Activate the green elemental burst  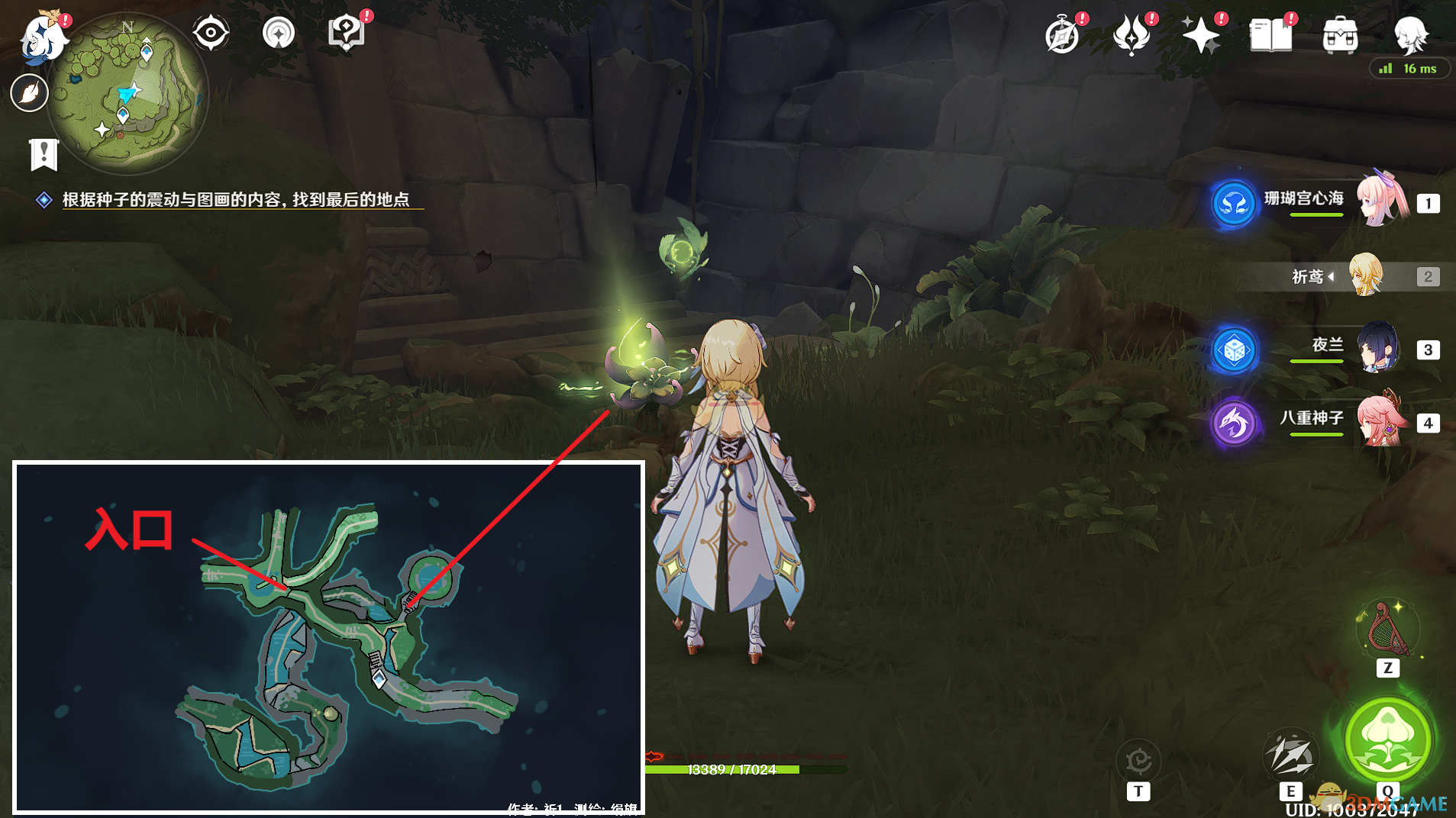pos(1387,739)
